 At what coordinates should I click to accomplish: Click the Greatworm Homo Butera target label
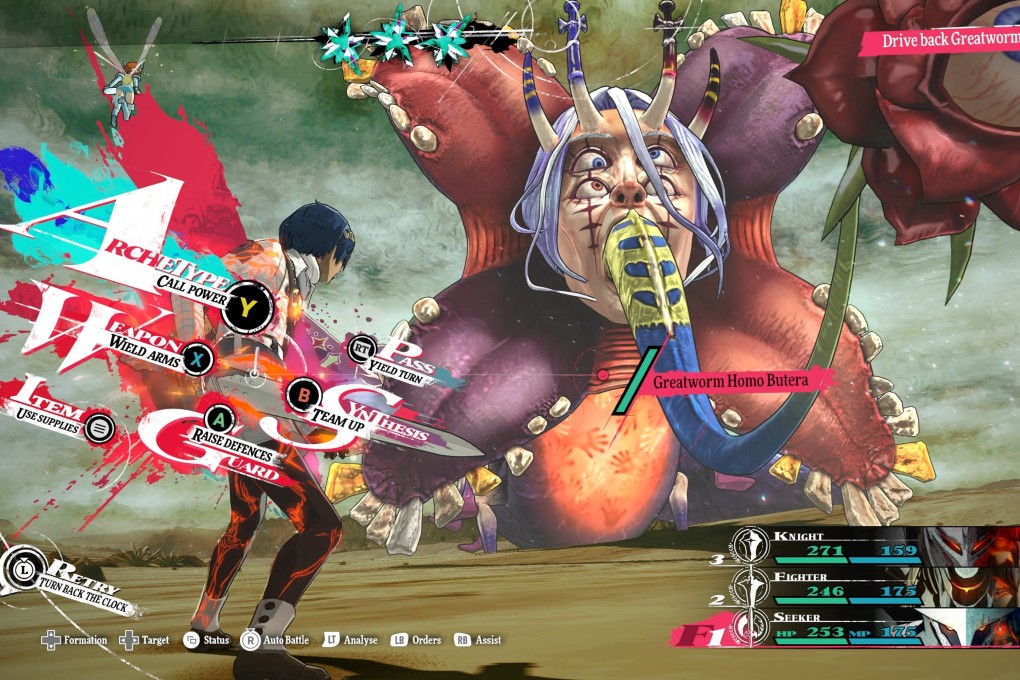(x=729, y=381)
